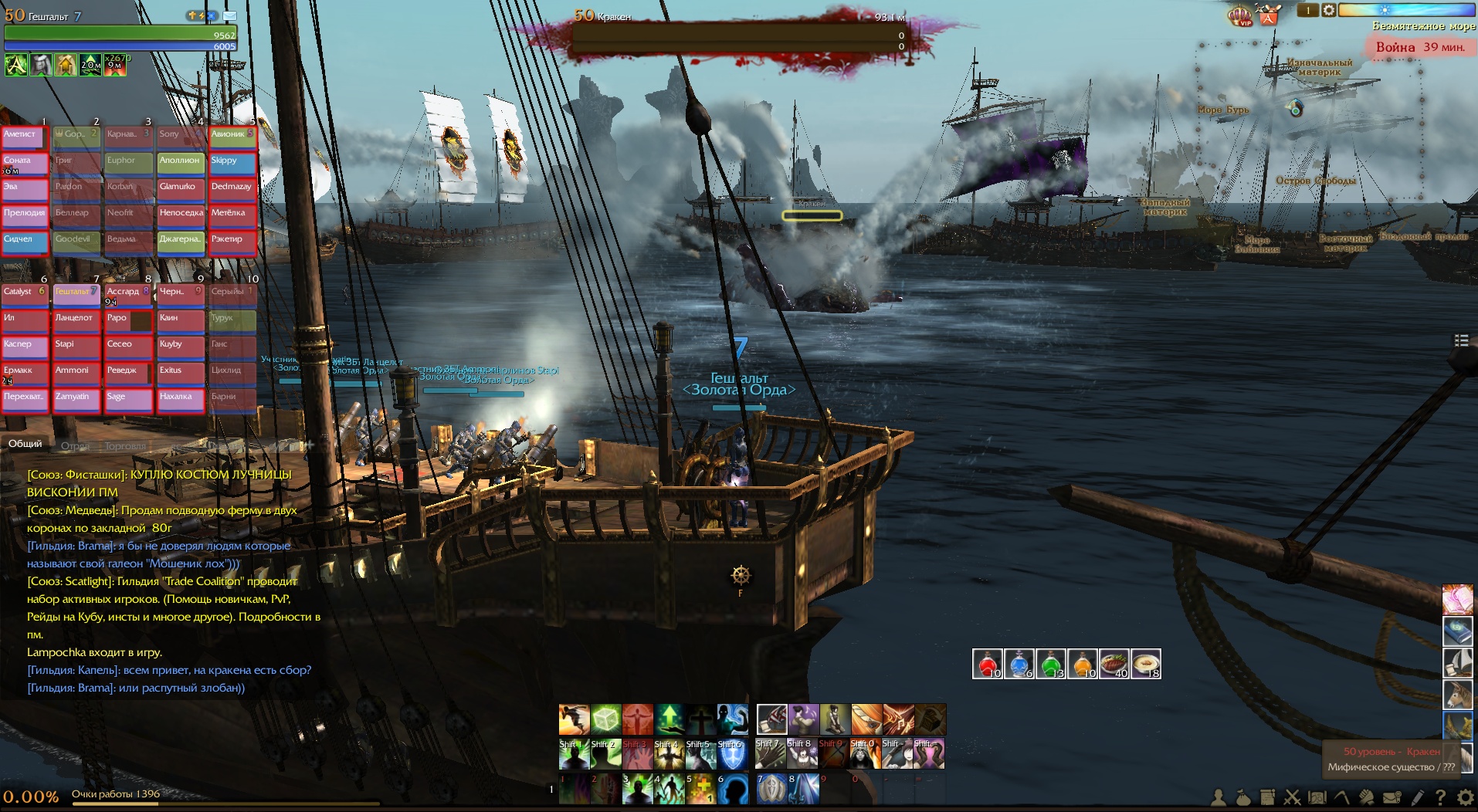This screenshot has height=812, width=1478.
Task: Open the inventory bag icon
Action: pos(1242,798)
